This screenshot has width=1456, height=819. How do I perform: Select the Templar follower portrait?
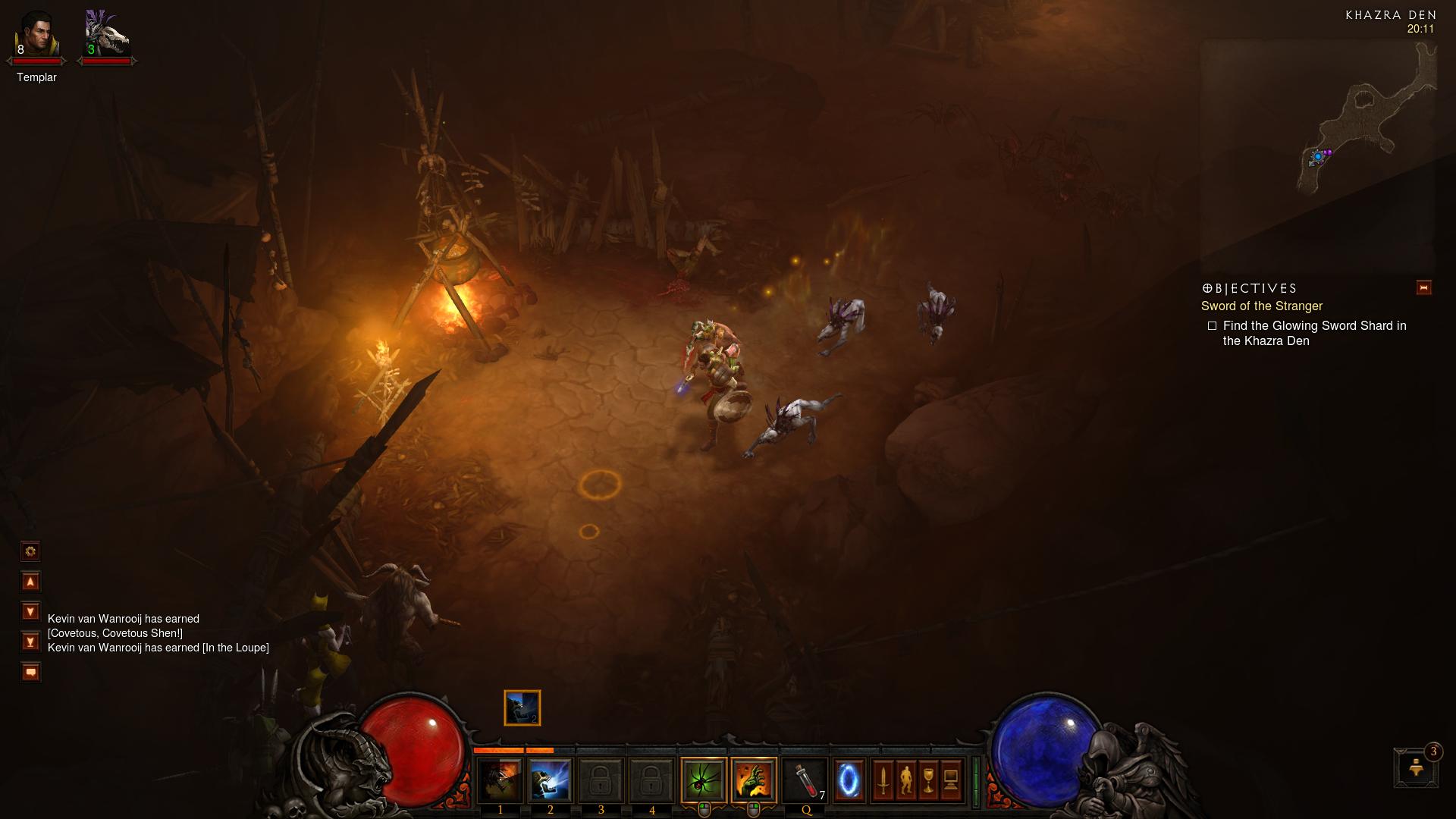pos(36,35)
